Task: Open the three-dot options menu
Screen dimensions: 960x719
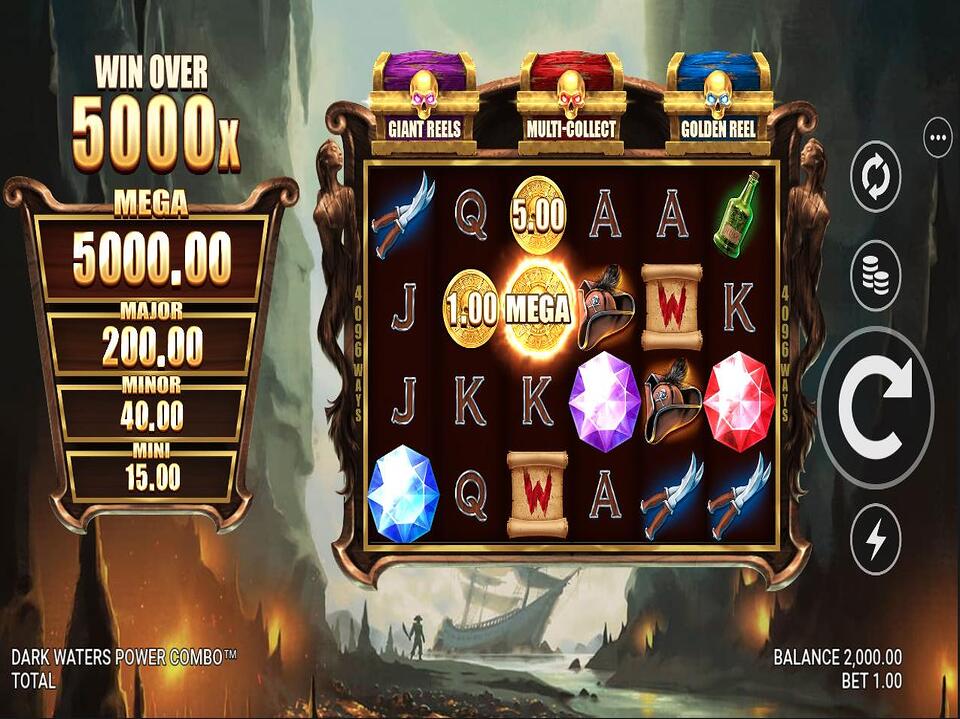Action: 938,138
